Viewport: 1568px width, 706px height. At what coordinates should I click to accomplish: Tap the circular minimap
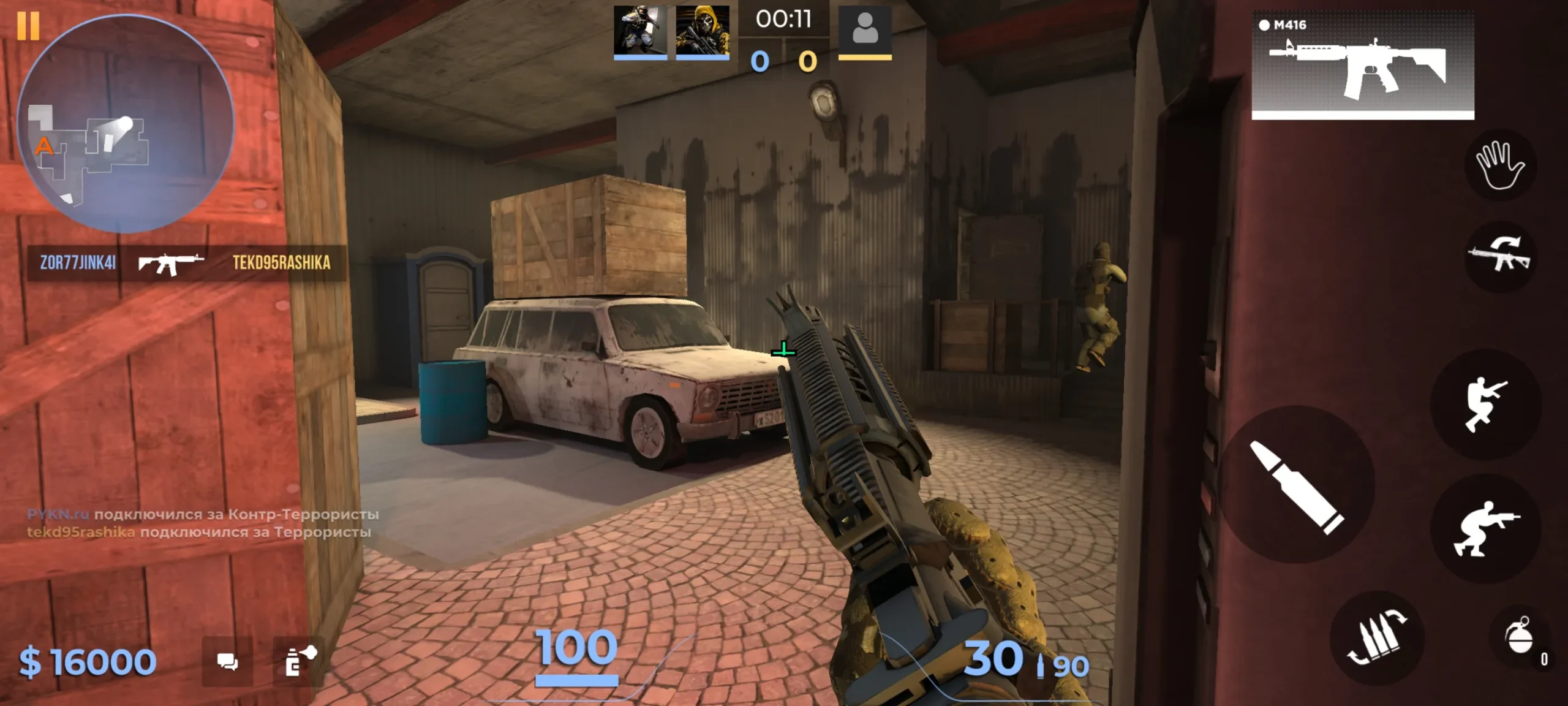point(126,124)
